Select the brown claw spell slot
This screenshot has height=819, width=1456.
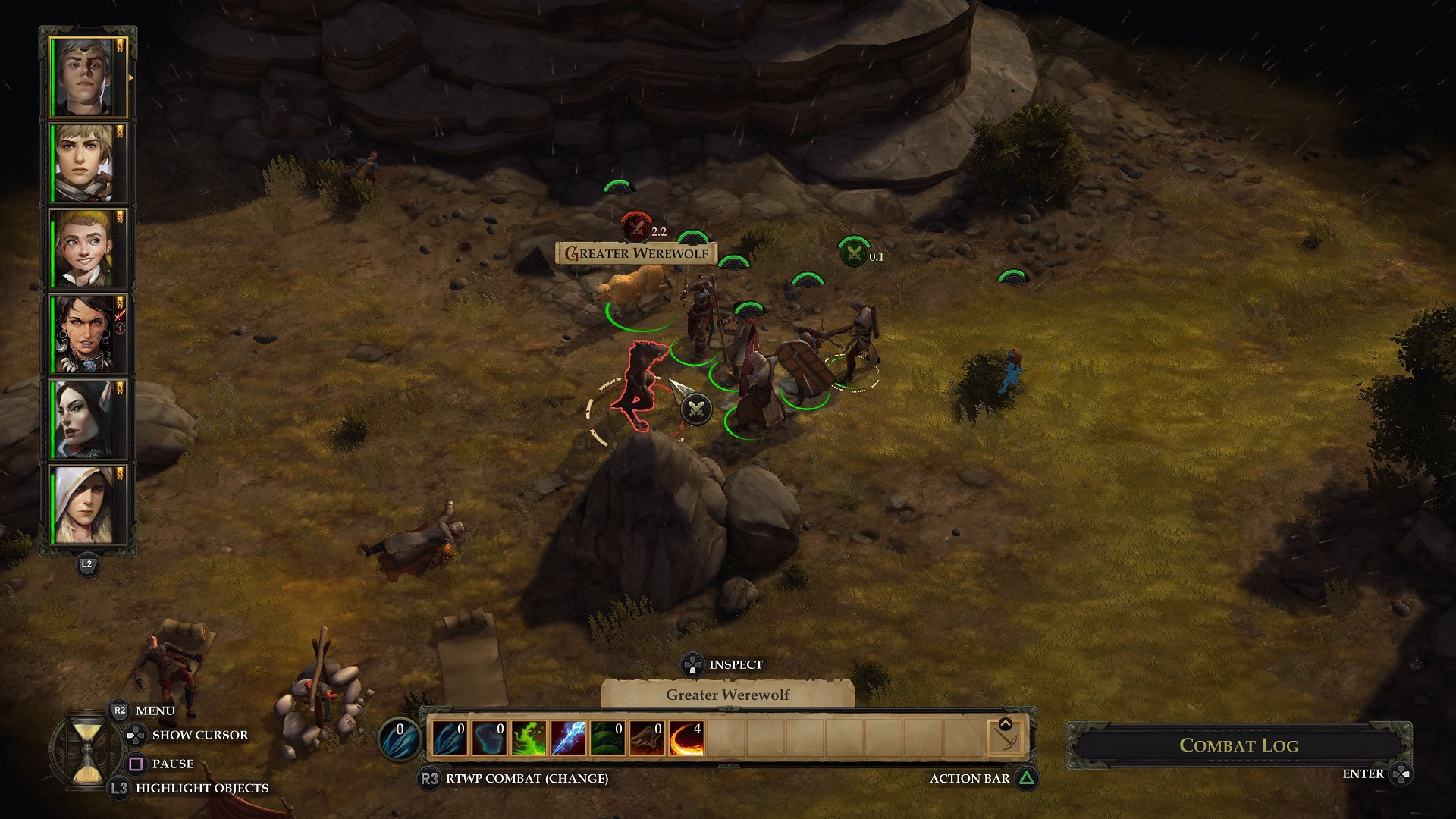[647, 738]
